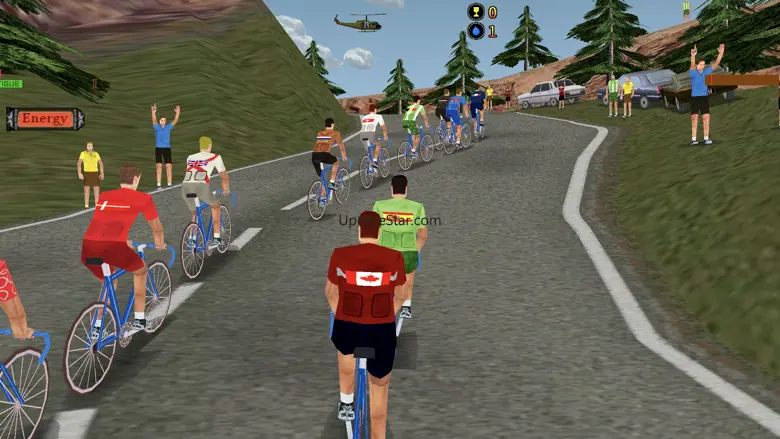The image size is (780, 439).
Task: Select the yellow trophy cup icon
Action: click(x=475, y=12)
